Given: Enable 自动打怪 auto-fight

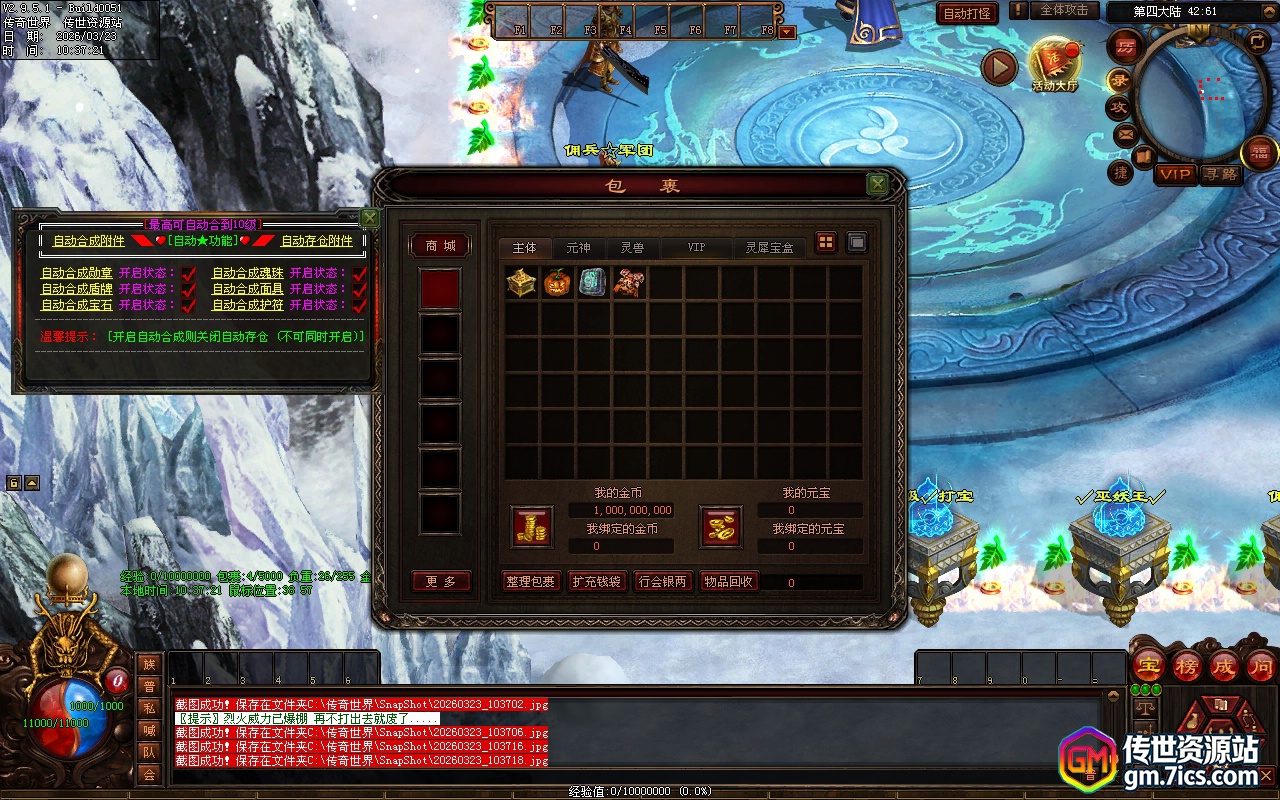Looking at the screenshot, I should [x=968, y=13].
